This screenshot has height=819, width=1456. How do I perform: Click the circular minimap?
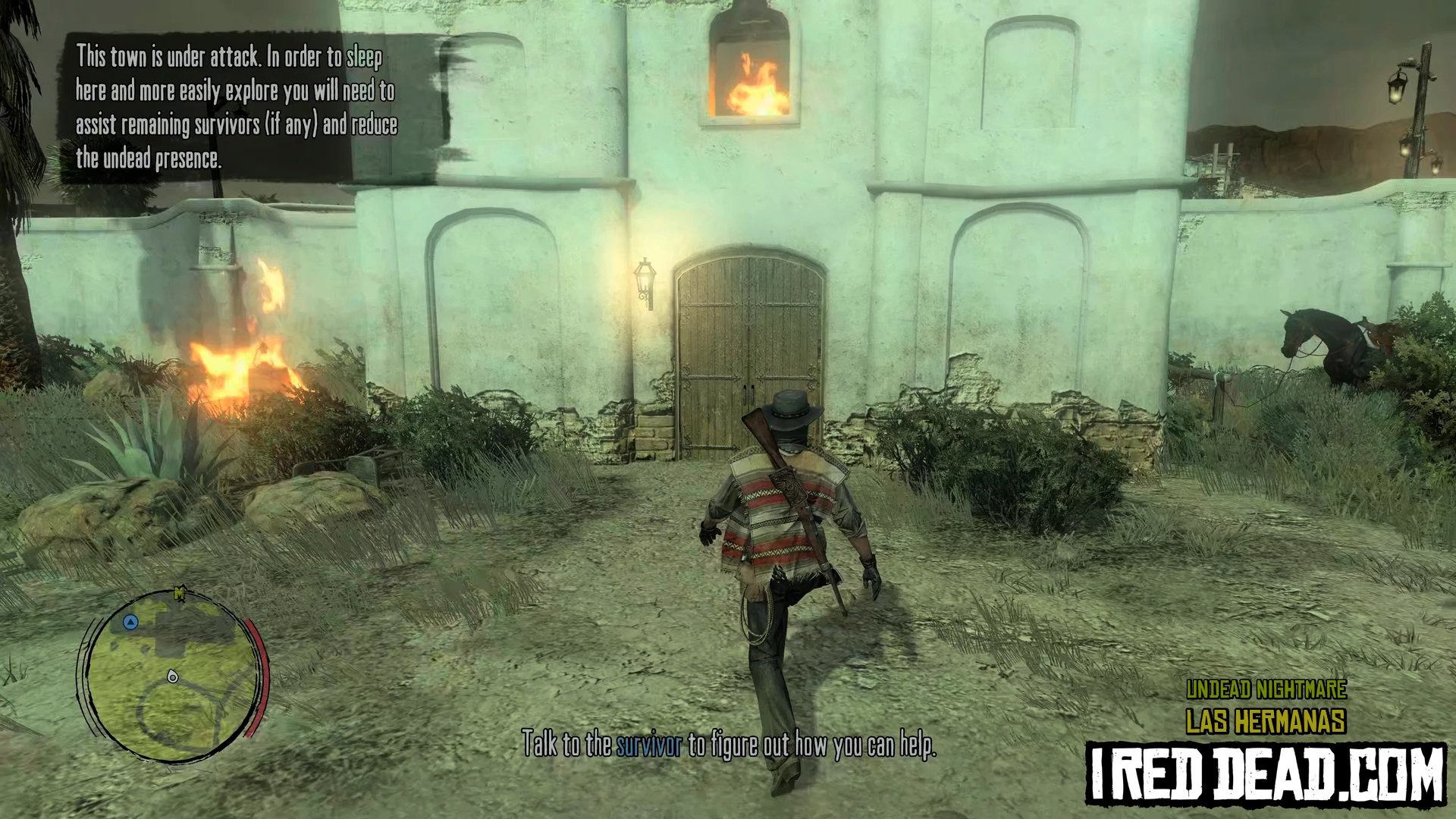click(x=173, y=676)
